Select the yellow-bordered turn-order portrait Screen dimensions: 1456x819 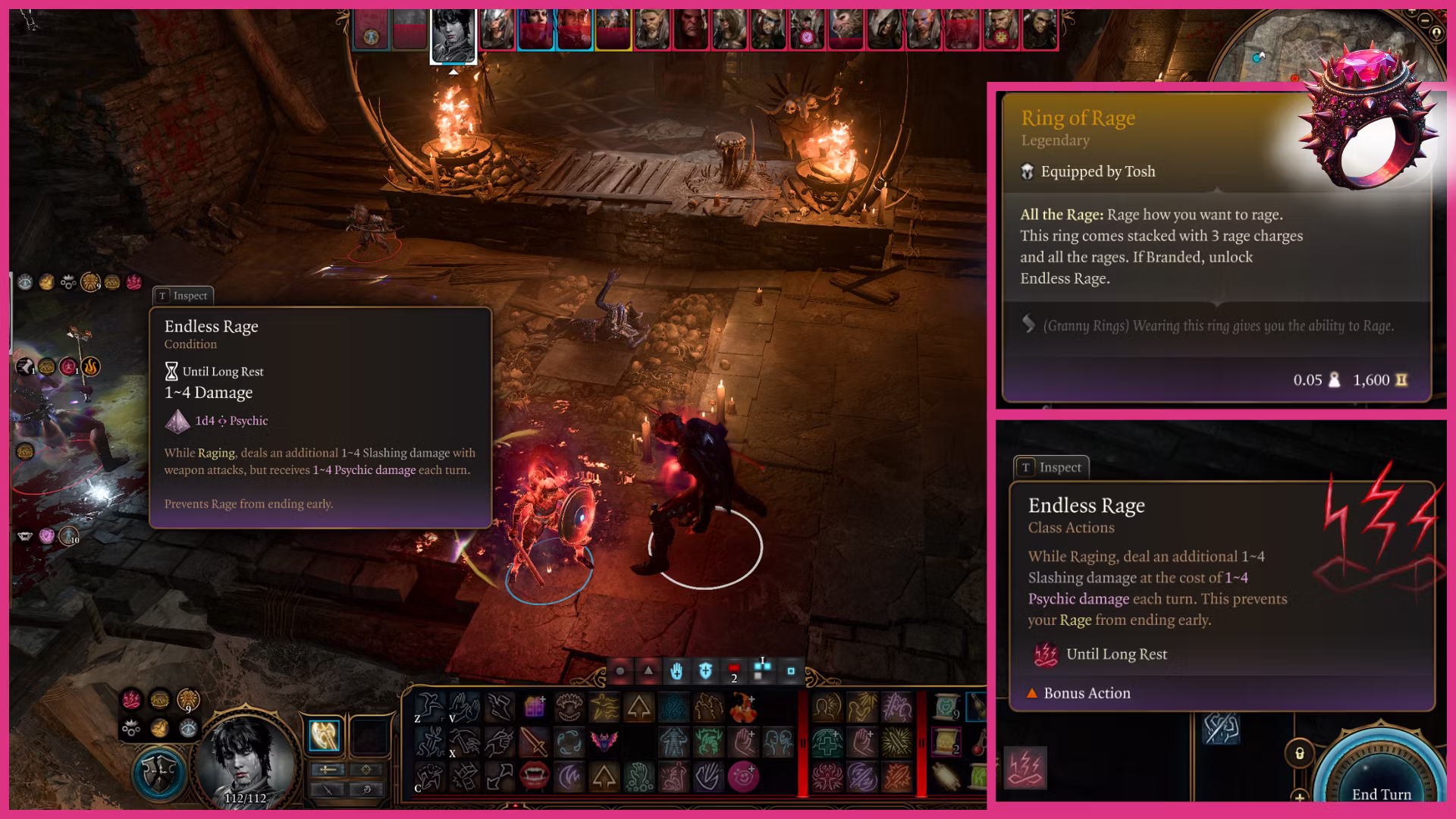point(613,30)
